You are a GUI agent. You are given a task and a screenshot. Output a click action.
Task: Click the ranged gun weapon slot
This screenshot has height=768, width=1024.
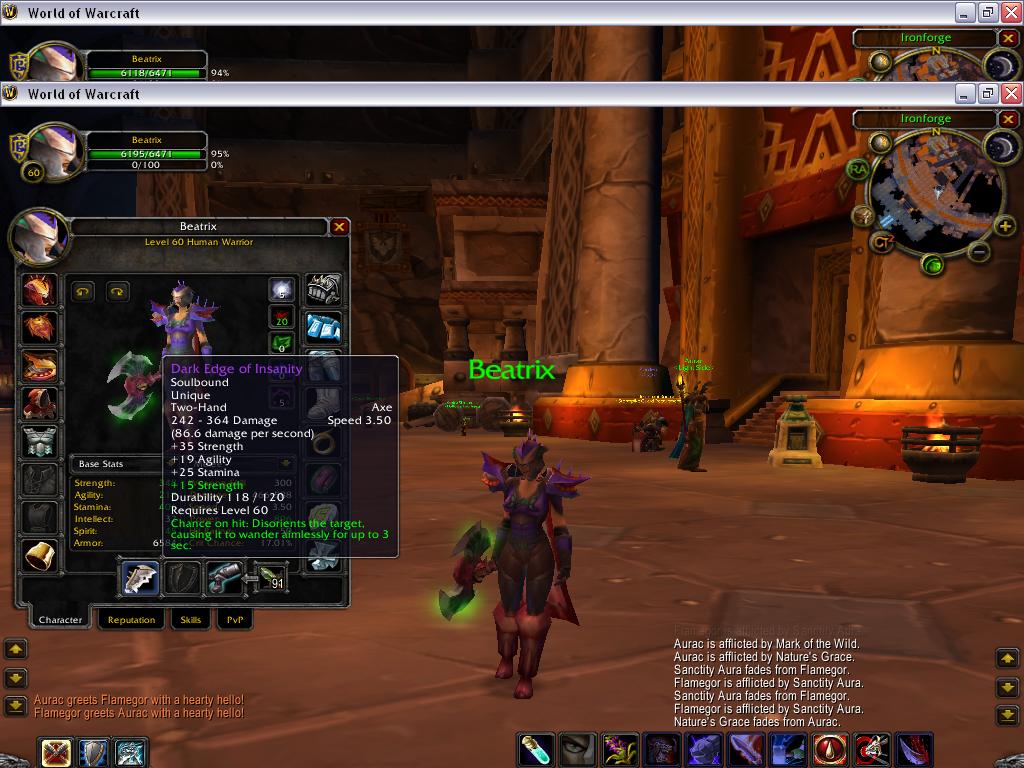pos(225,578)
